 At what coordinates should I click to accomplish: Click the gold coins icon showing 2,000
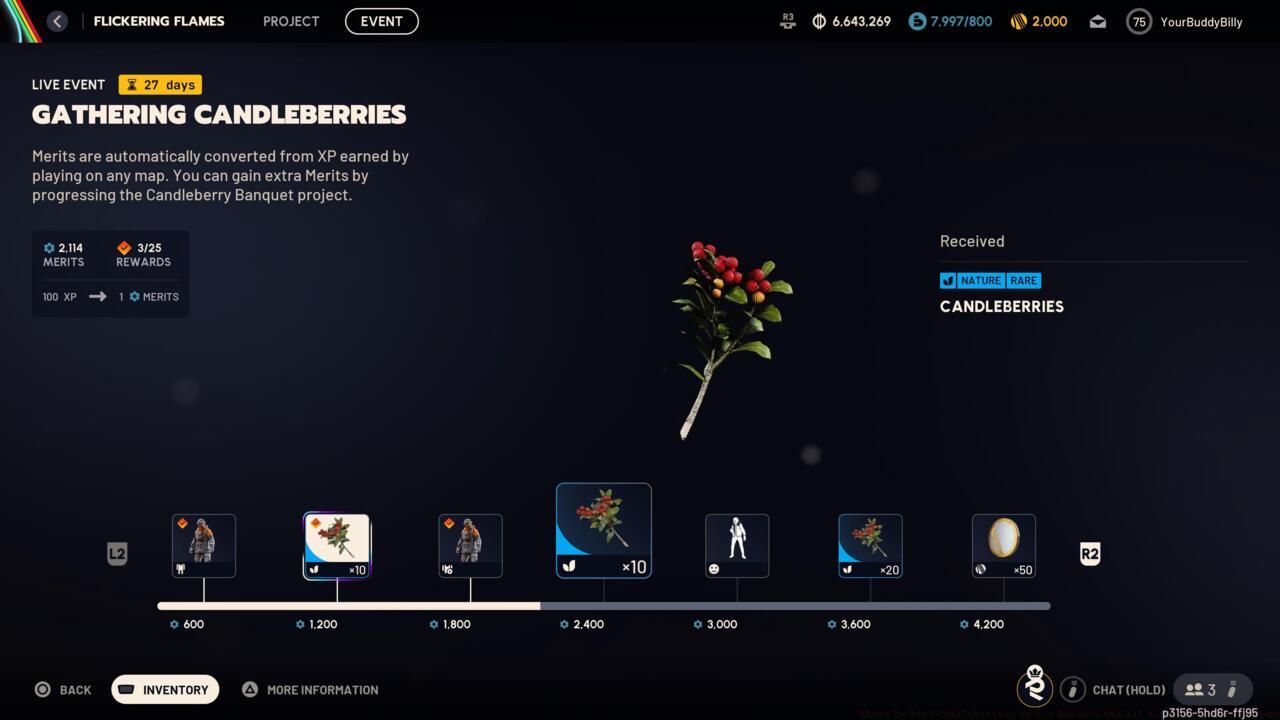coord(1018,21)
